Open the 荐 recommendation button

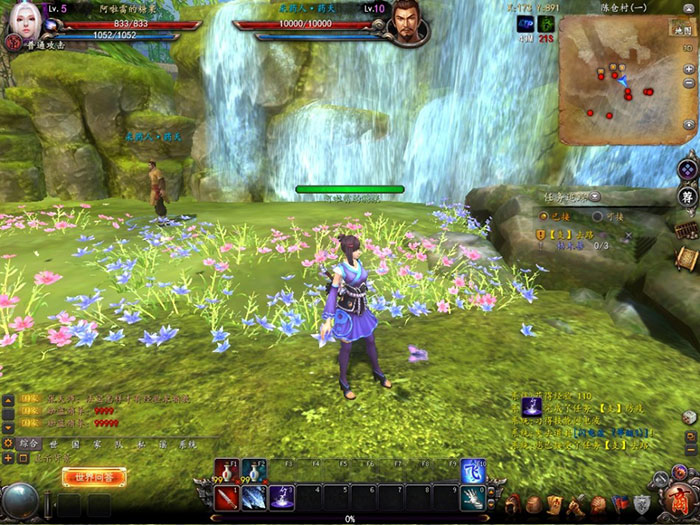(687, 197)
